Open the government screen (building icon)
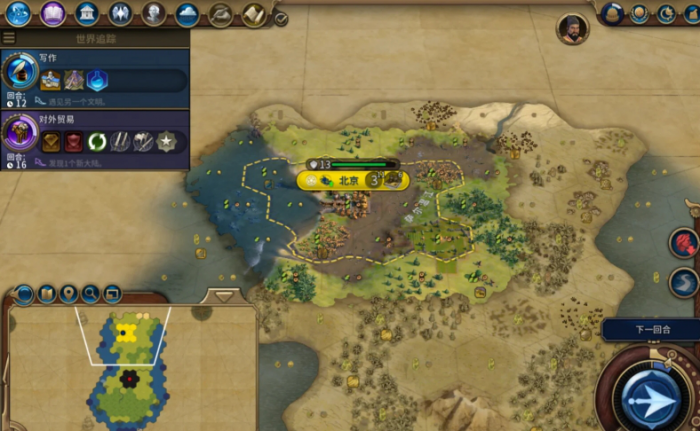The height and width of the screenshot is (431, 700). coord(87,13)
